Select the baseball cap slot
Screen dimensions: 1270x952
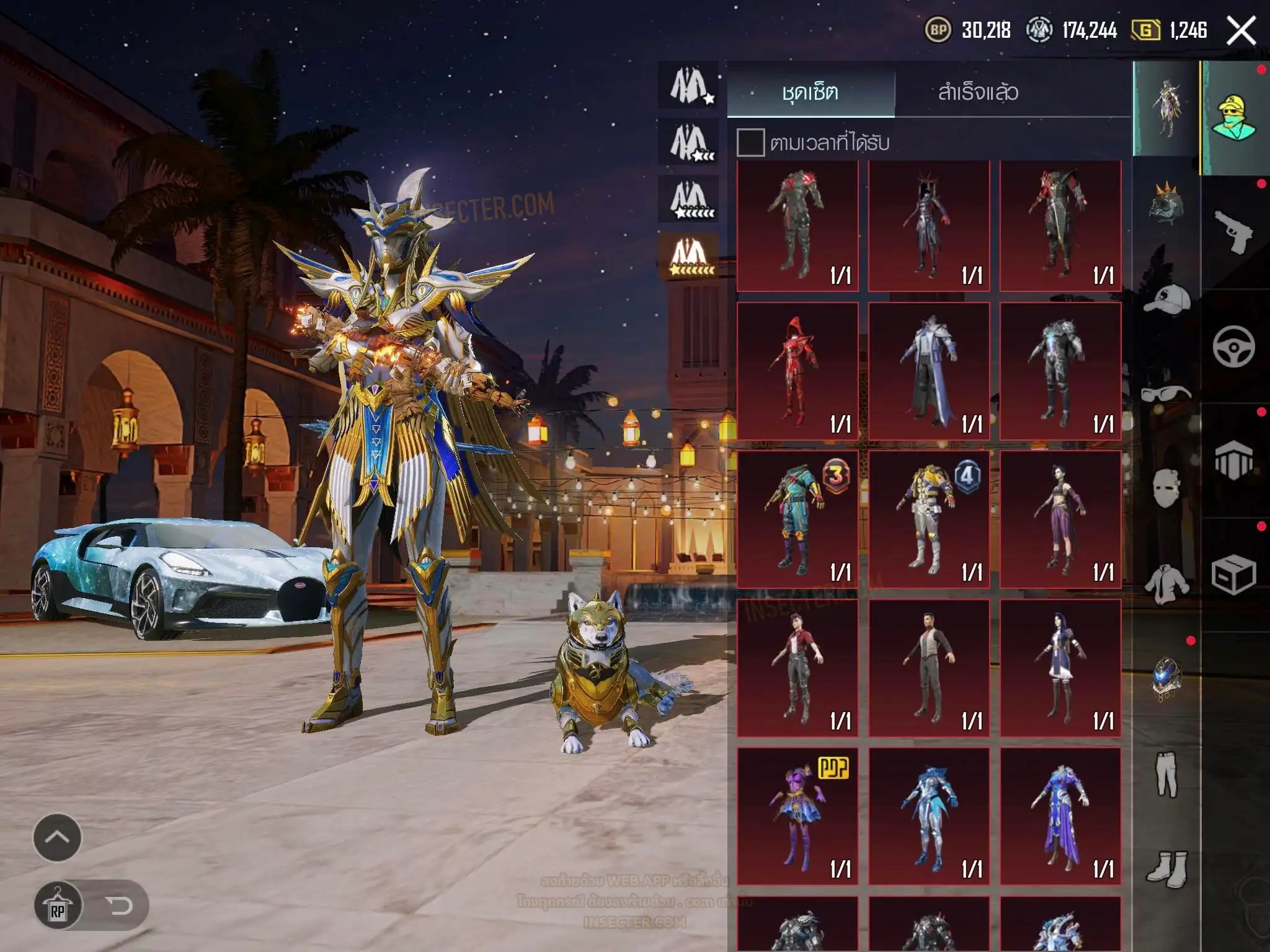point(1166,301)
